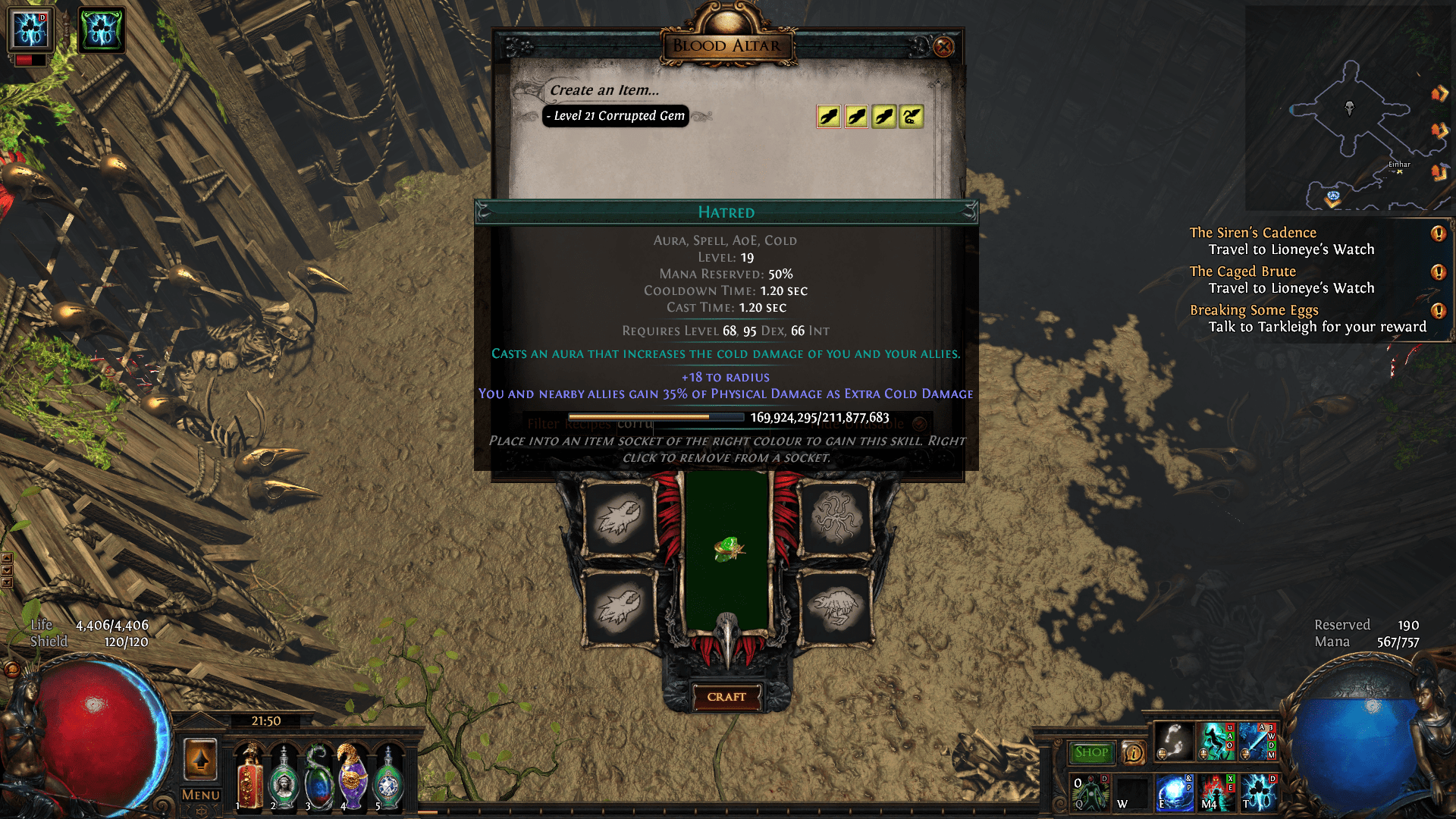
Task: Click the top-left wolf beast portrait
Action: click(618, 518)
